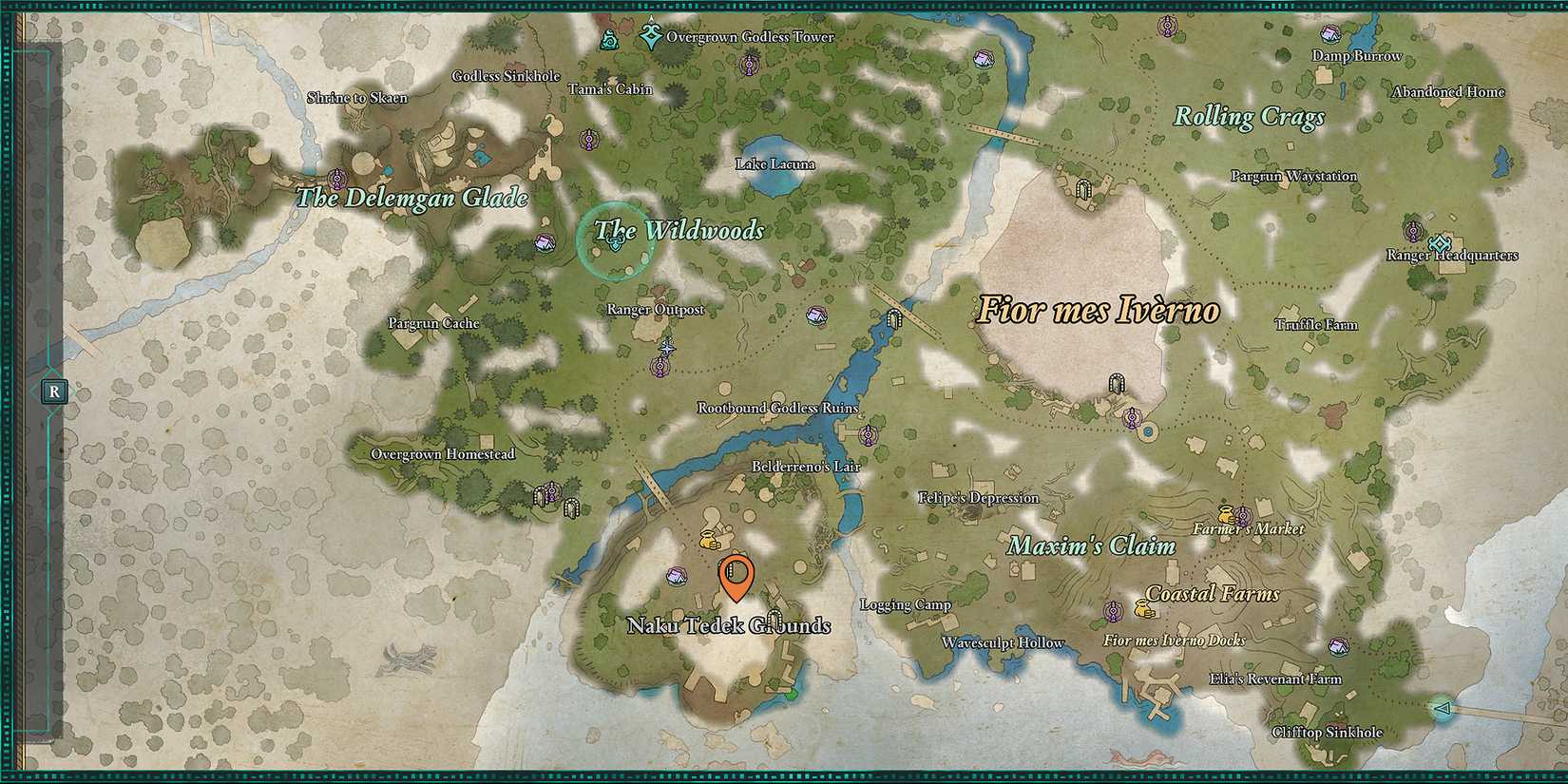This screenshot has width=1568, height=784.
Task: Select the fast travel beacon at Overgrown Godless Tower
Action: pos(650,36)
